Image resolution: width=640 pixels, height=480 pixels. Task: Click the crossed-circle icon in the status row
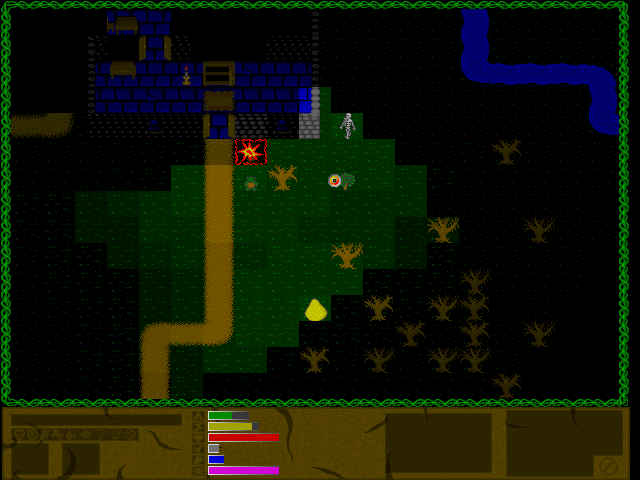[32, 434]
